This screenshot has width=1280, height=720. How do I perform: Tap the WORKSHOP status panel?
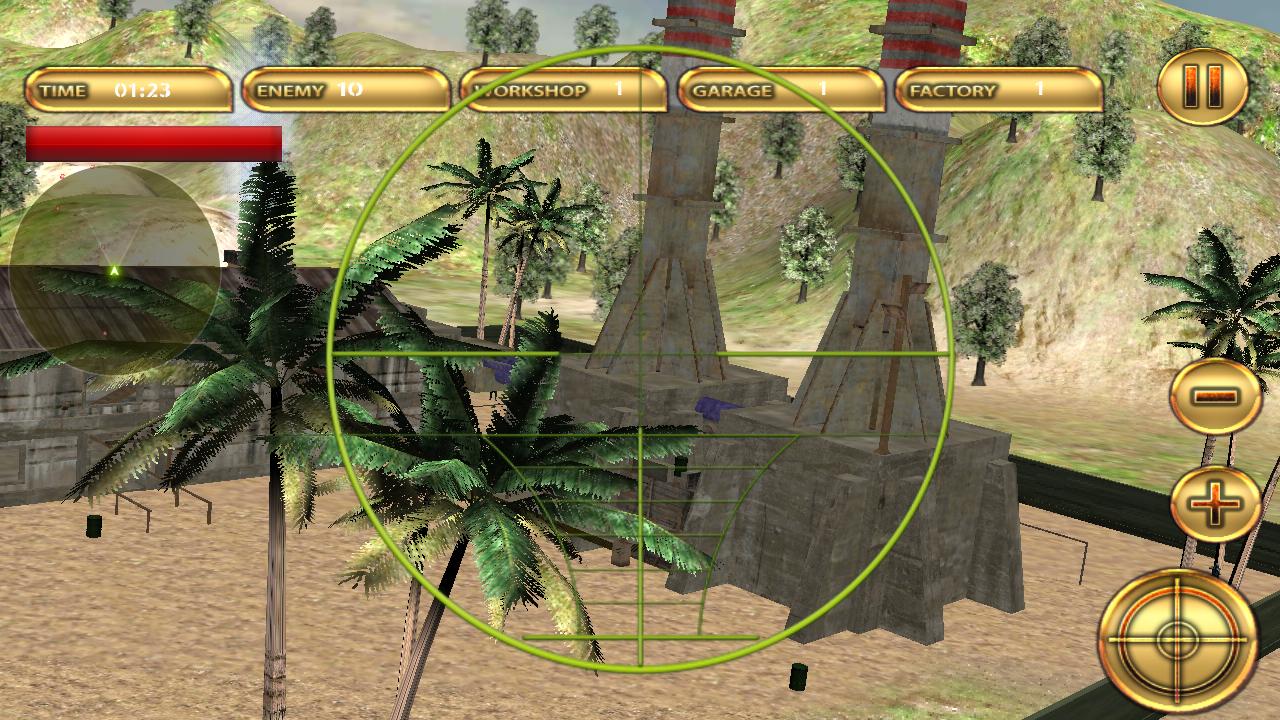tap(565, 90)
